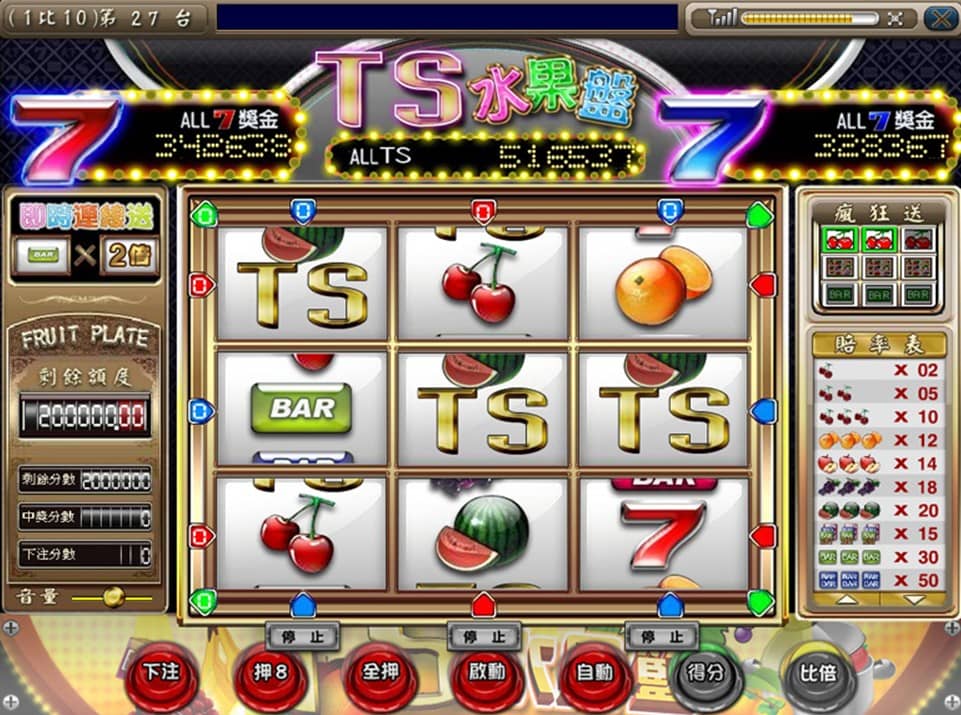Click the red 下注 bet button
Viewport: 961px width, 715px height.
pyautogui.click(x=160, y=673)
